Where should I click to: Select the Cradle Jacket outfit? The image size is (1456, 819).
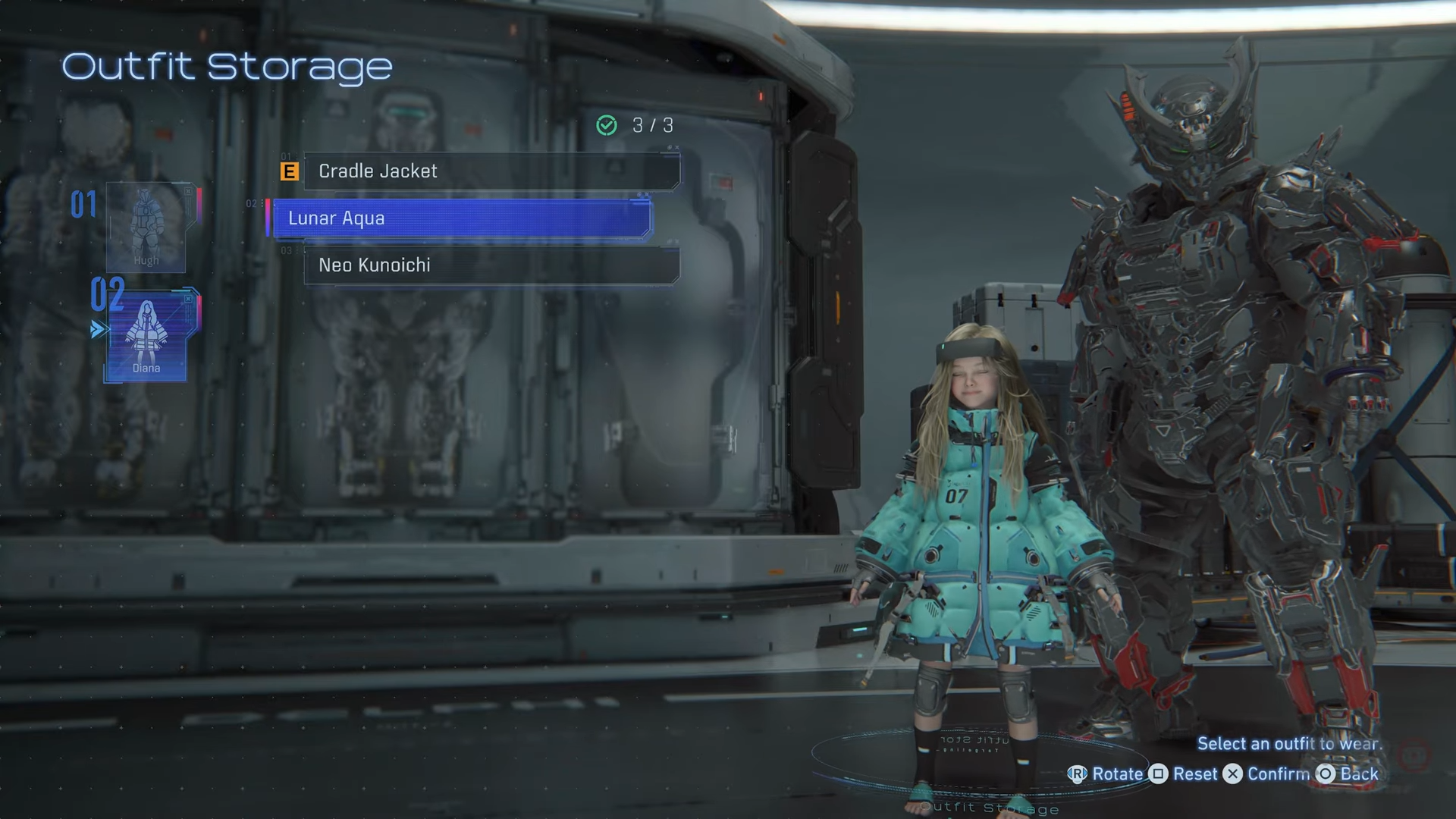tap(491, 171)
